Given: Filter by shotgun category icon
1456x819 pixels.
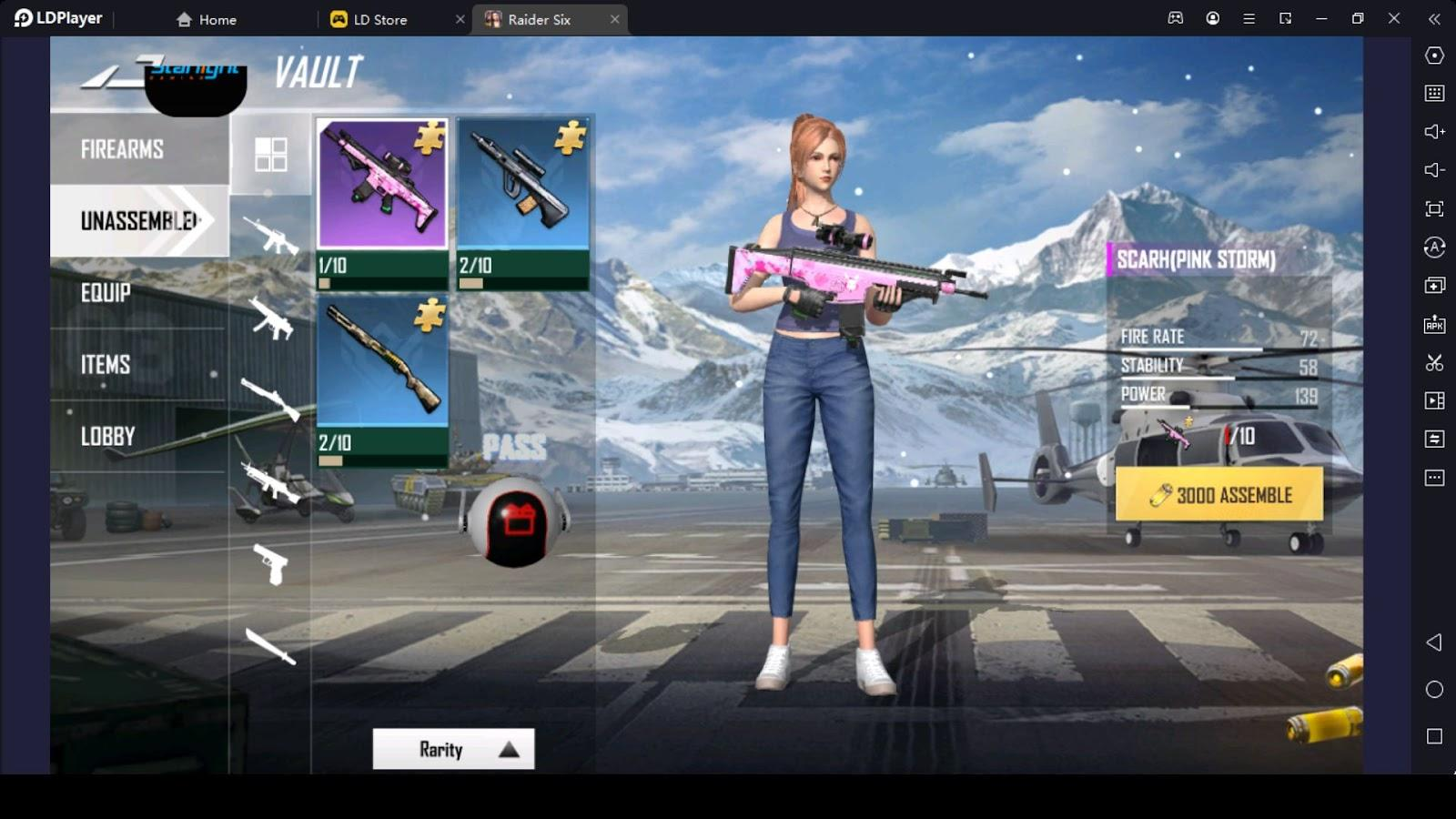Looking at the screenshot, I should point(270,399).
